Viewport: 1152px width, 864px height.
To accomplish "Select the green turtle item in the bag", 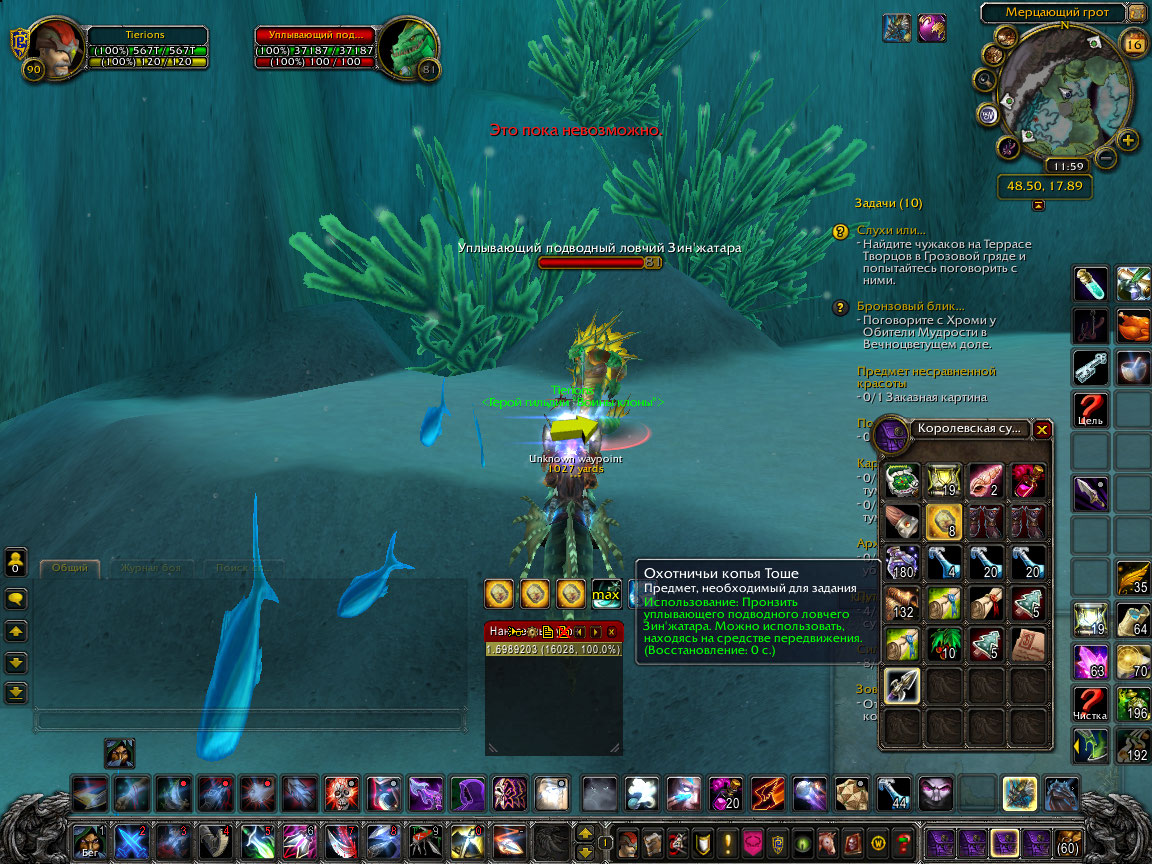I will tap(901, 481).
